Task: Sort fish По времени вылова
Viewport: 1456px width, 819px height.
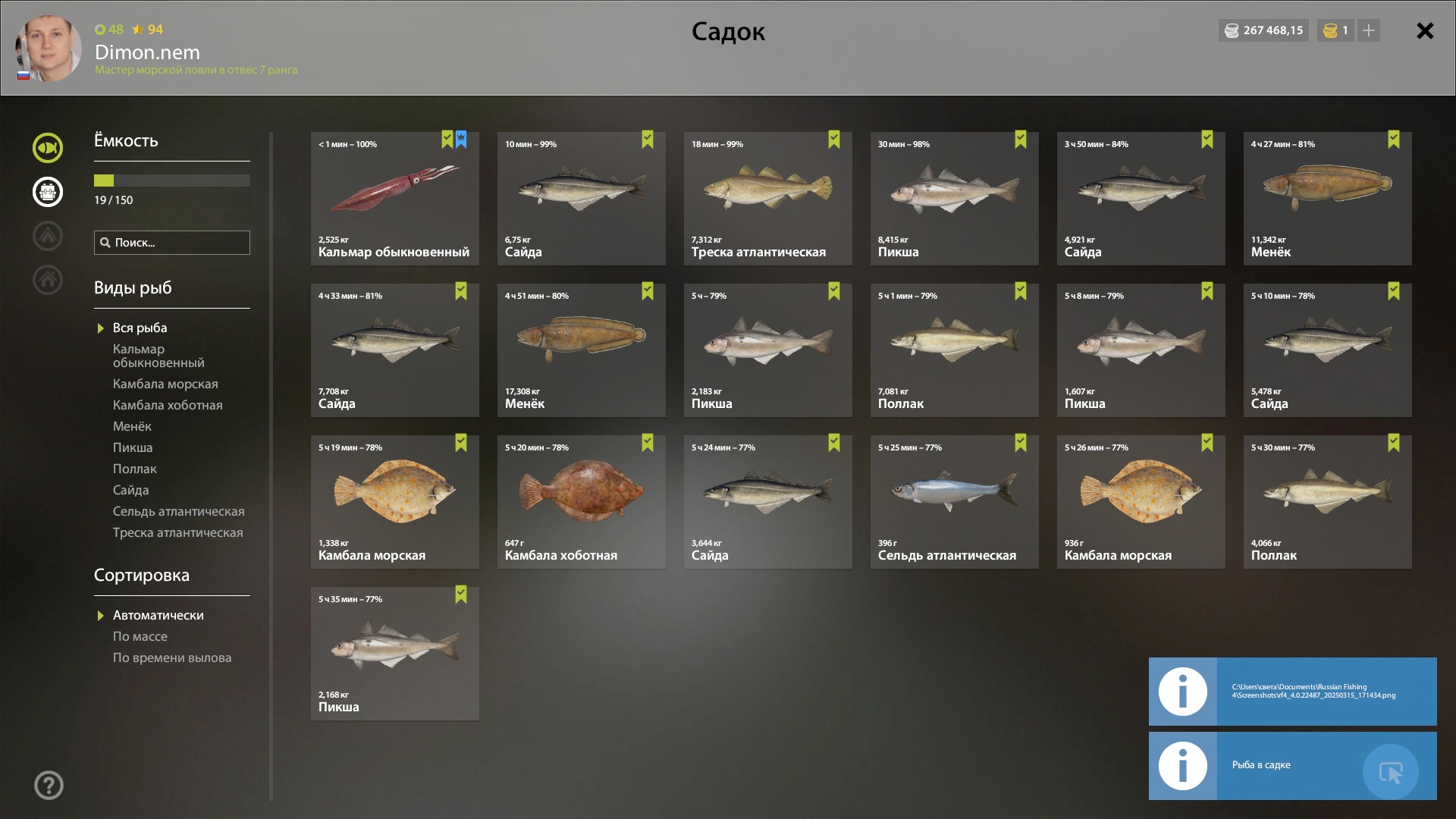Action: pyautogui.click(x=172, y=658)
